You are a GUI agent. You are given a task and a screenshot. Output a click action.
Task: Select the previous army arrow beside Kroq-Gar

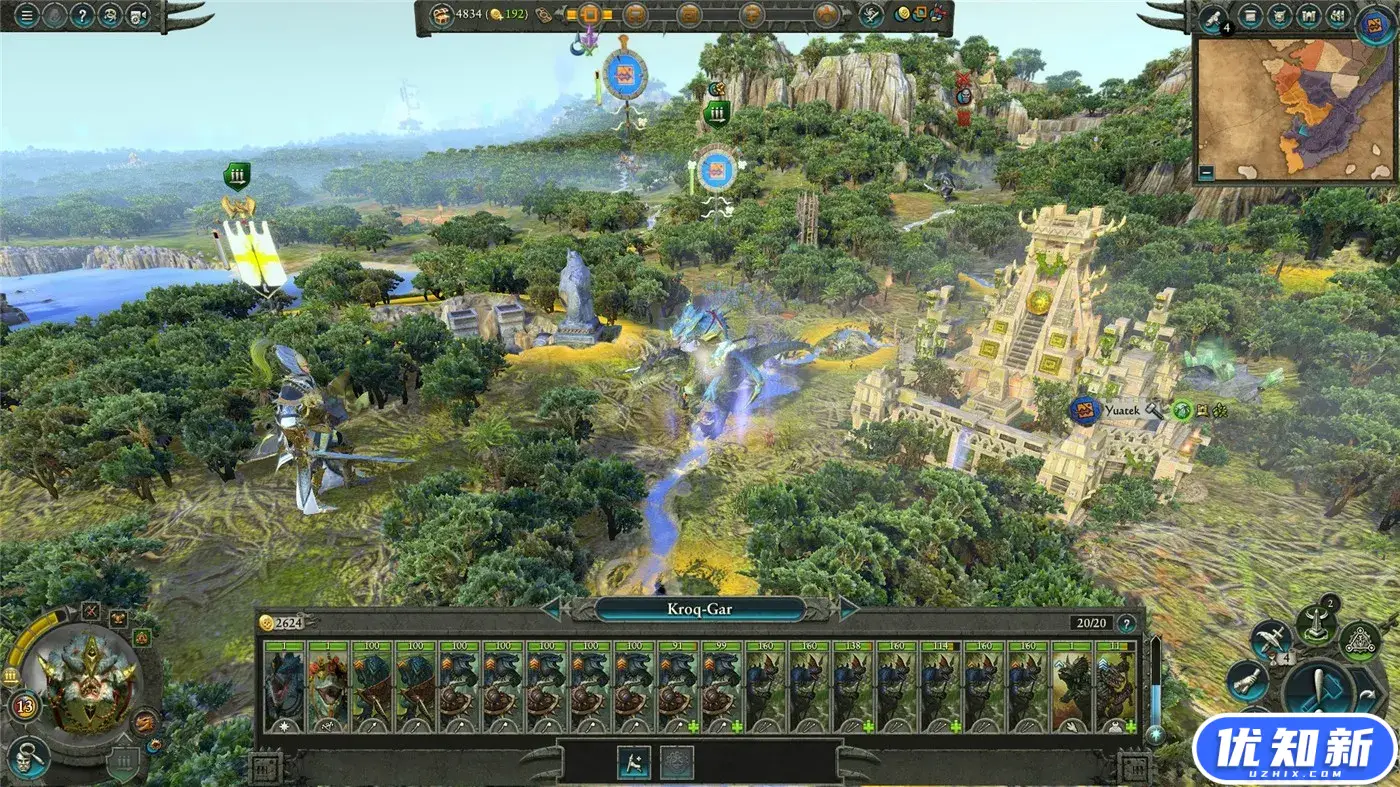point(553,608)
